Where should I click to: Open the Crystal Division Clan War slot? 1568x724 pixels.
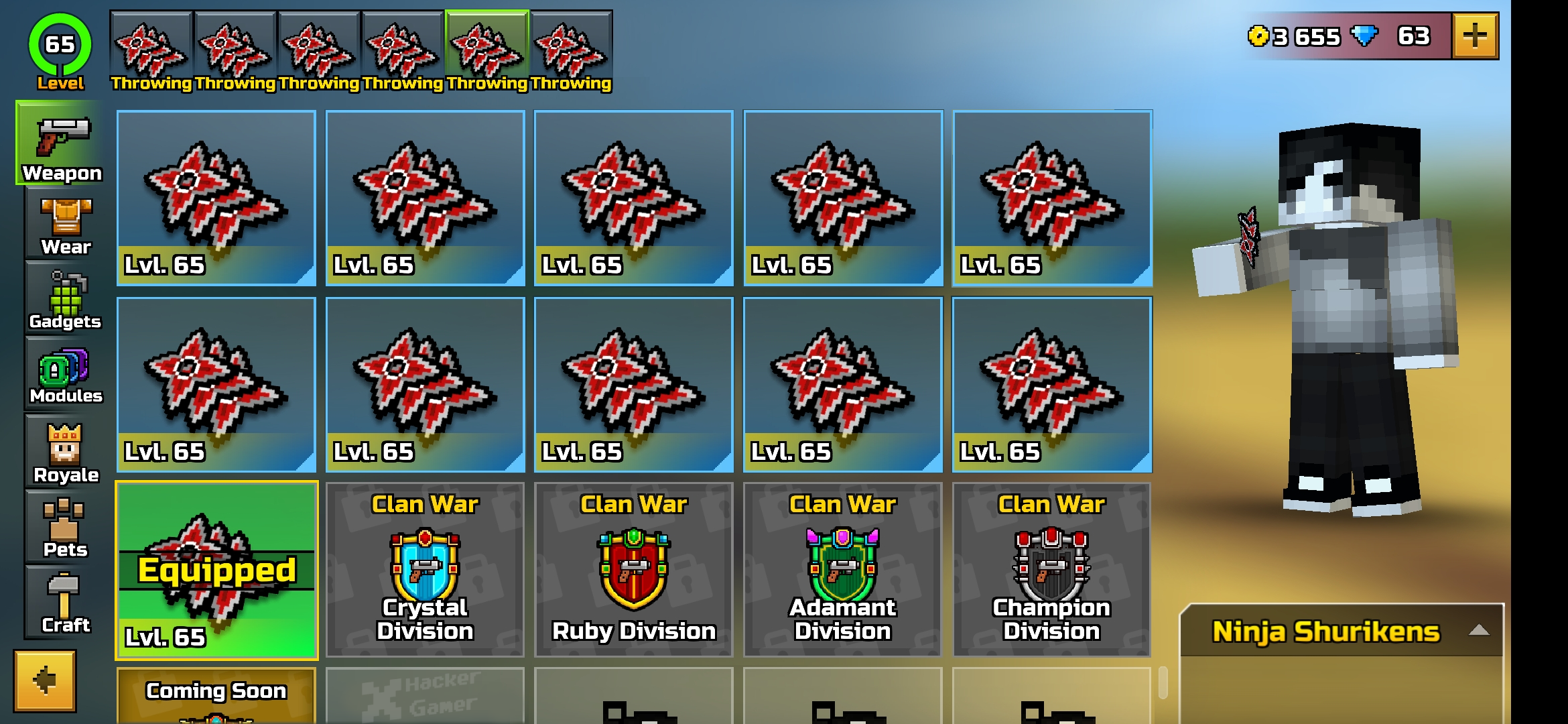point(424,570)
